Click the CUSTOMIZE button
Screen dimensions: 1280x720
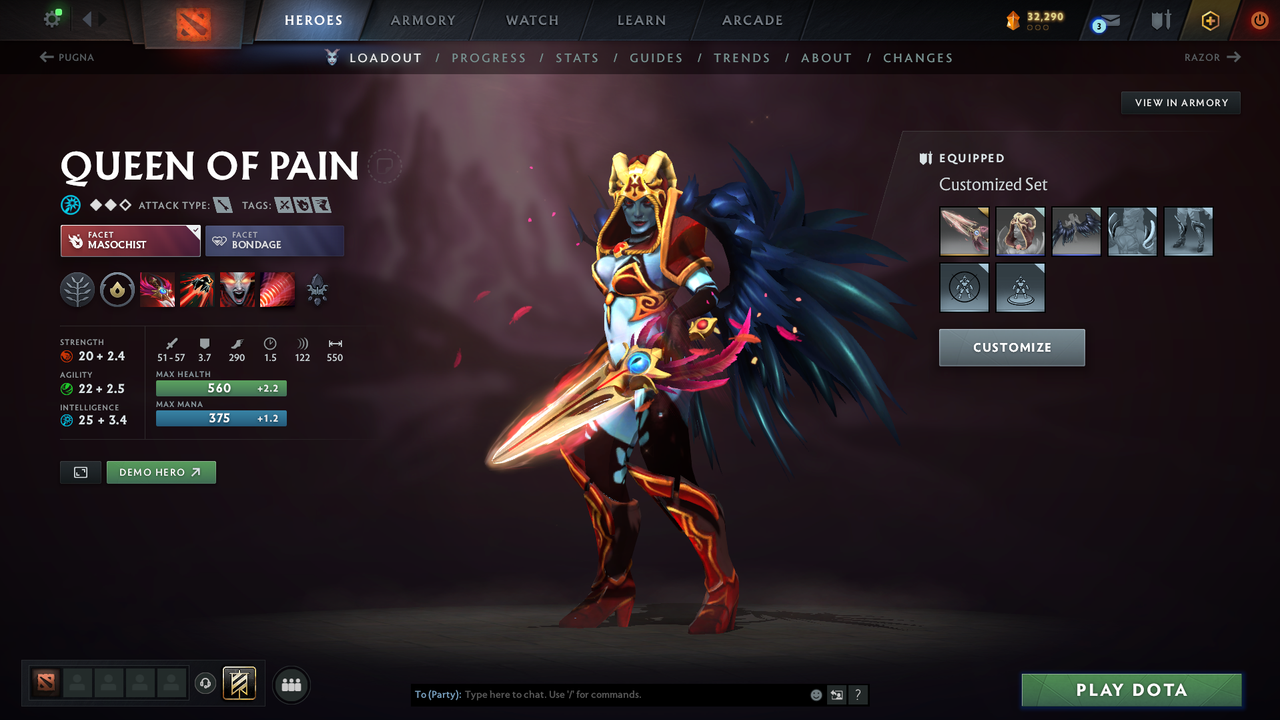click(x=1011, y=347)
